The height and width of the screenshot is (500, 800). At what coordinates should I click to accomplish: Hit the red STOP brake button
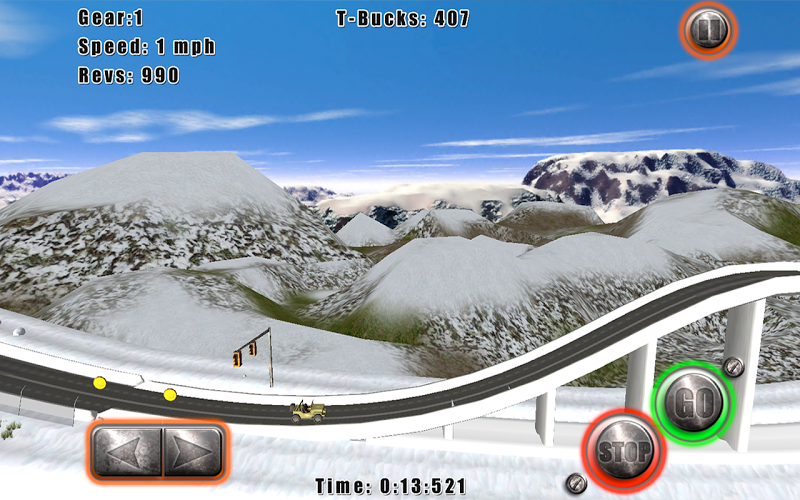pos(623,448)
